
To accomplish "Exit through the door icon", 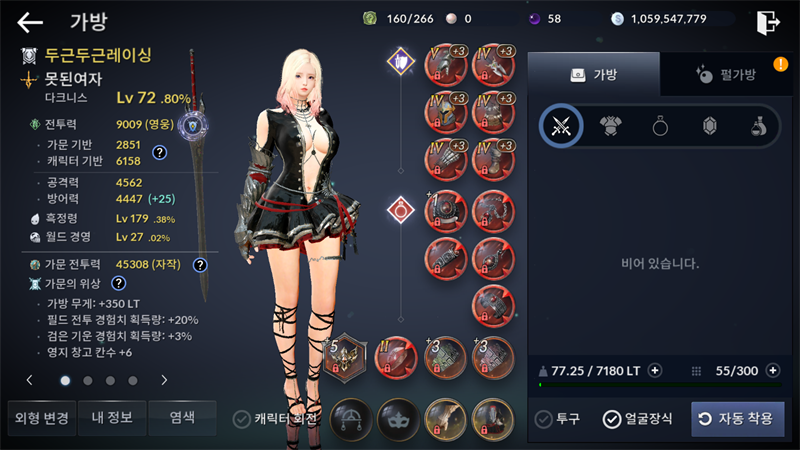I will click(768, 22).
